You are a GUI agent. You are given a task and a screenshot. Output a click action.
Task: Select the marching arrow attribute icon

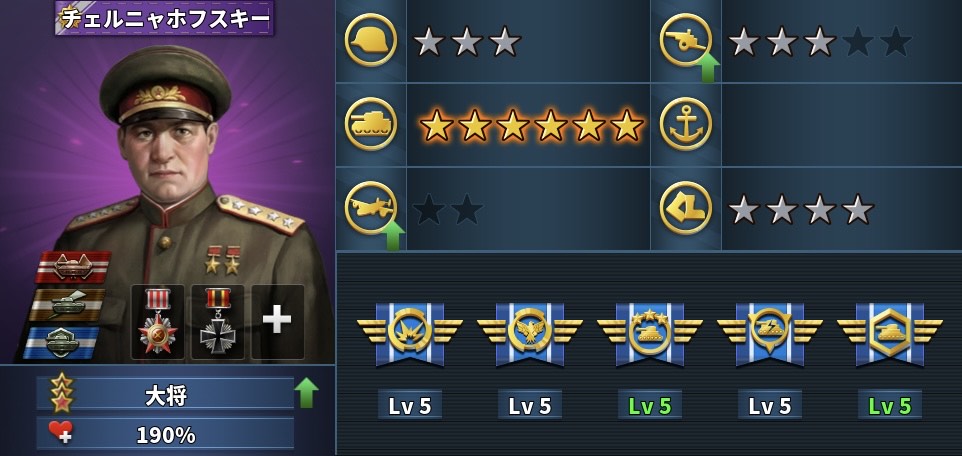click(685, 208)
